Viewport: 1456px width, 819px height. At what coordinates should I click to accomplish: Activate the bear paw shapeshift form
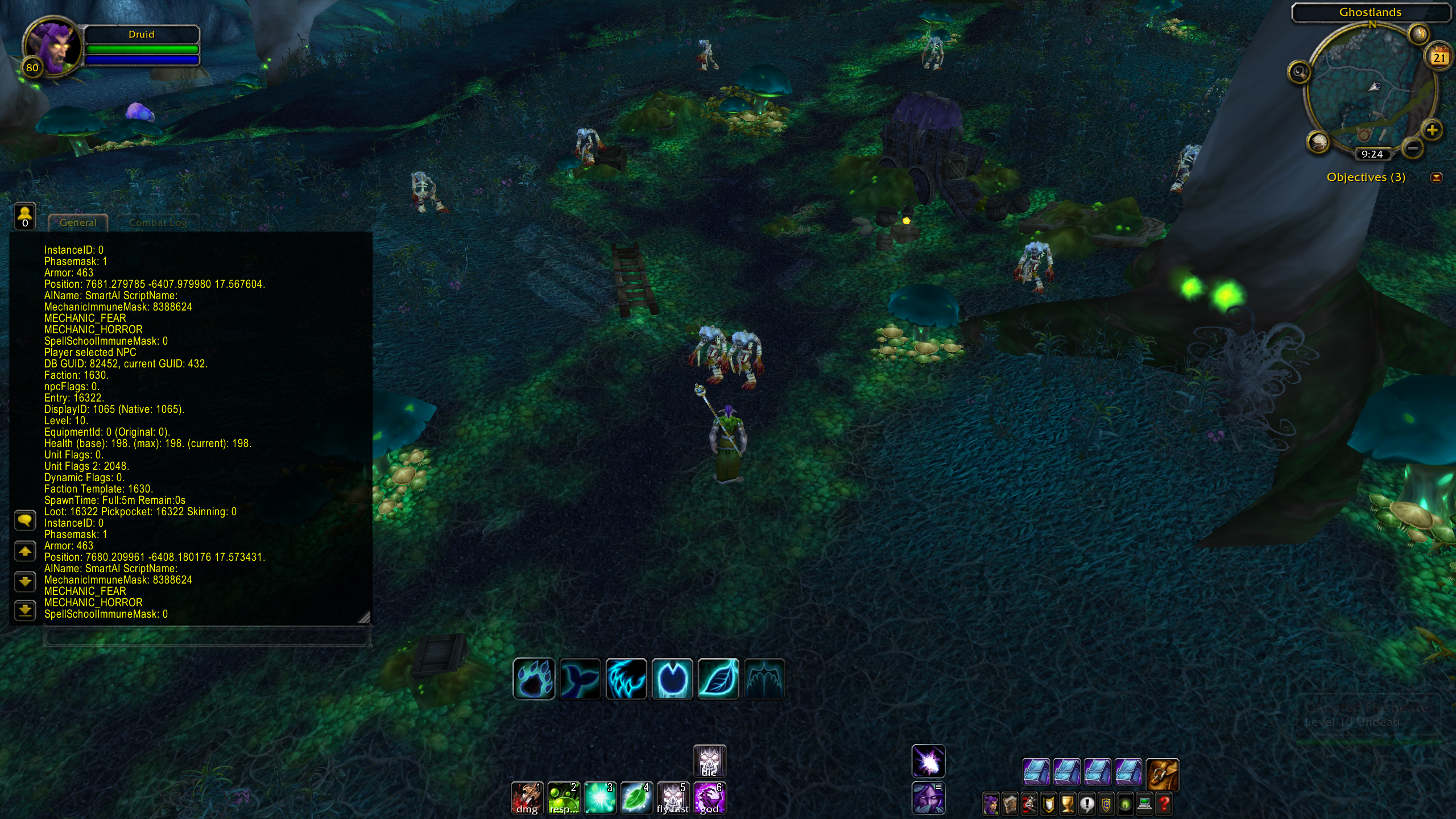click(x=533, y=679)
